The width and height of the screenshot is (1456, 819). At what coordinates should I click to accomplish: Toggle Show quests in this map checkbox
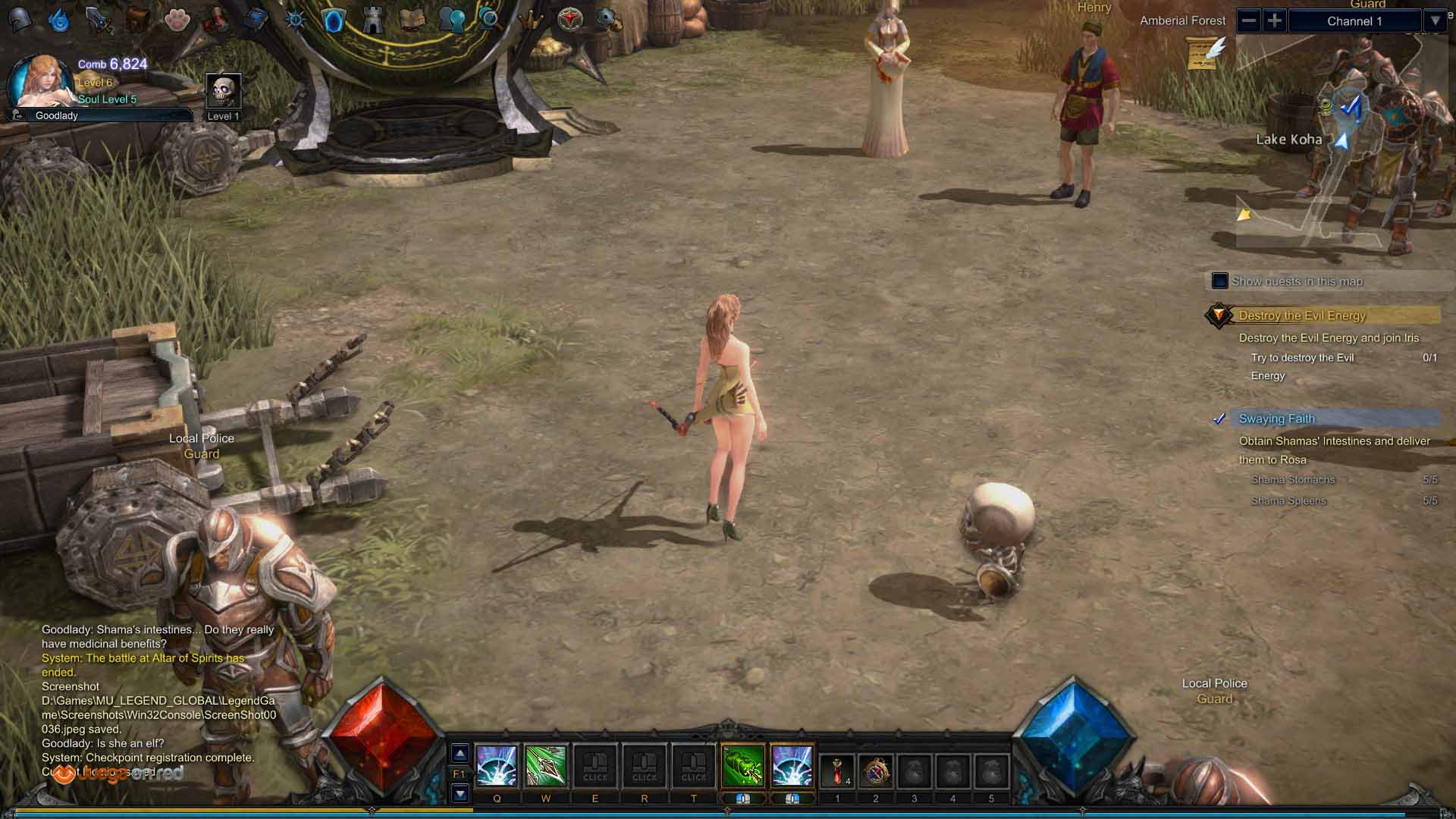[1219, 281]
